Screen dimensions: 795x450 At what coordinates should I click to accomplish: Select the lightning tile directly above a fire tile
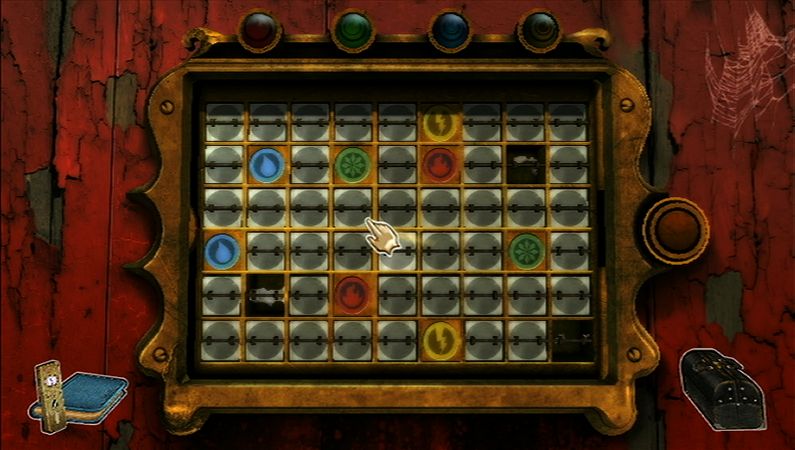pos(438,124)
